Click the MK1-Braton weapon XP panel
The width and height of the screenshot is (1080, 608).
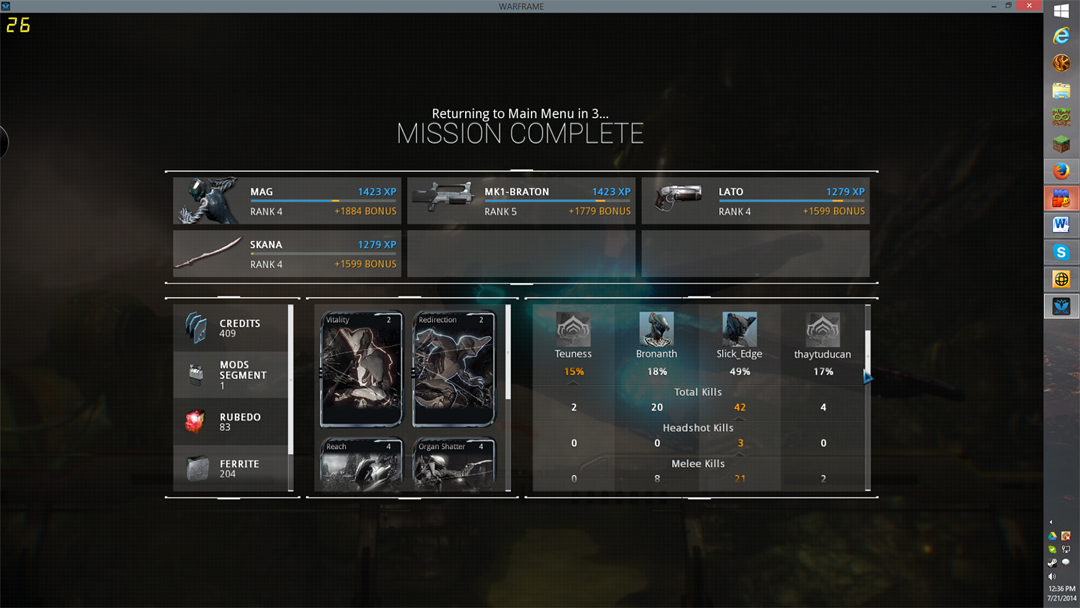521,201
